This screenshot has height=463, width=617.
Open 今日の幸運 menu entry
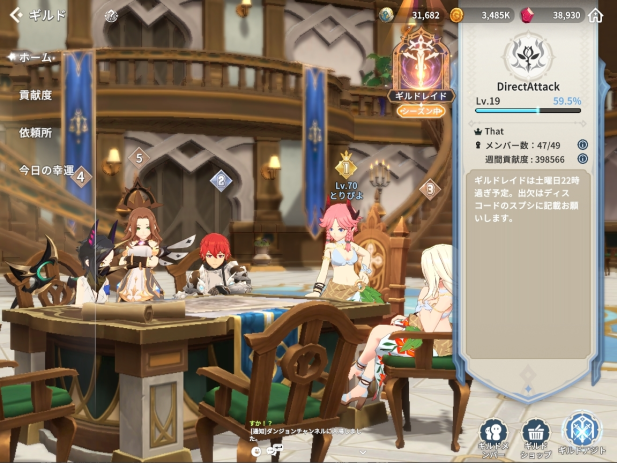46,170
